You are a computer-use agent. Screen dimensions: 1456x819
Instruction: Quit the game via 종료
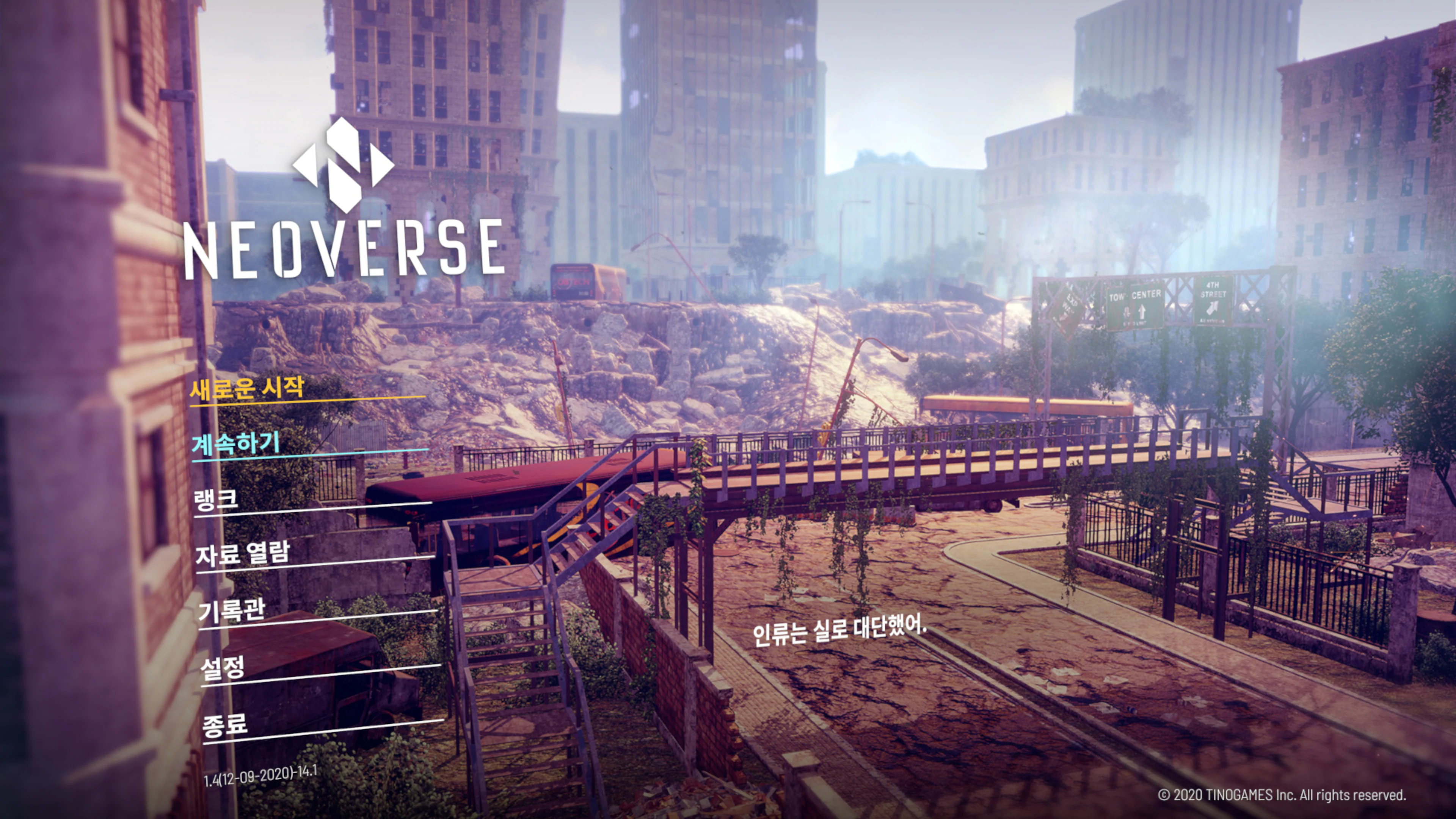pos(225,725)
